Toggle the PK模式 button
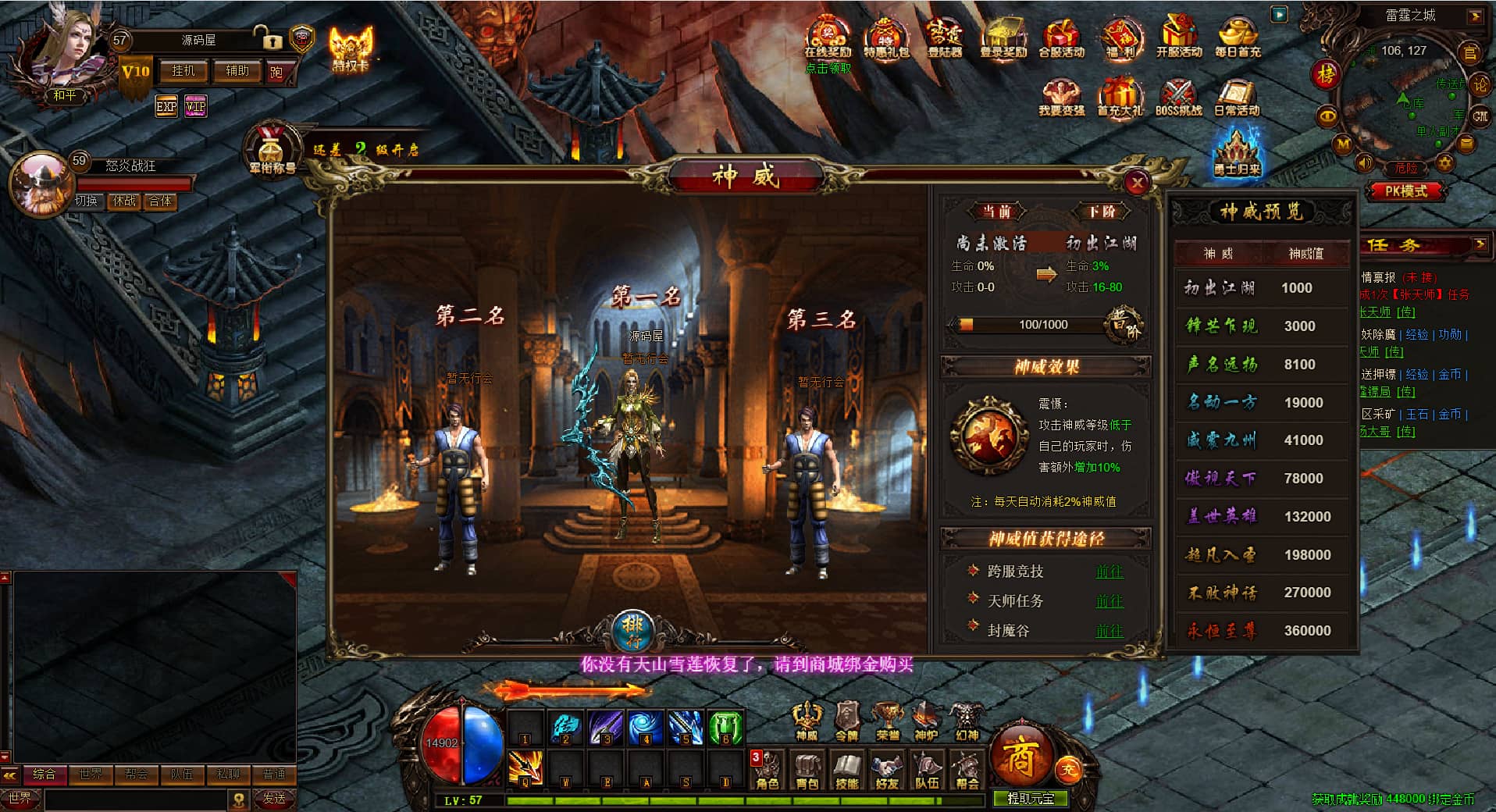The image size is (1496, 812). [x=1405, y=191]
